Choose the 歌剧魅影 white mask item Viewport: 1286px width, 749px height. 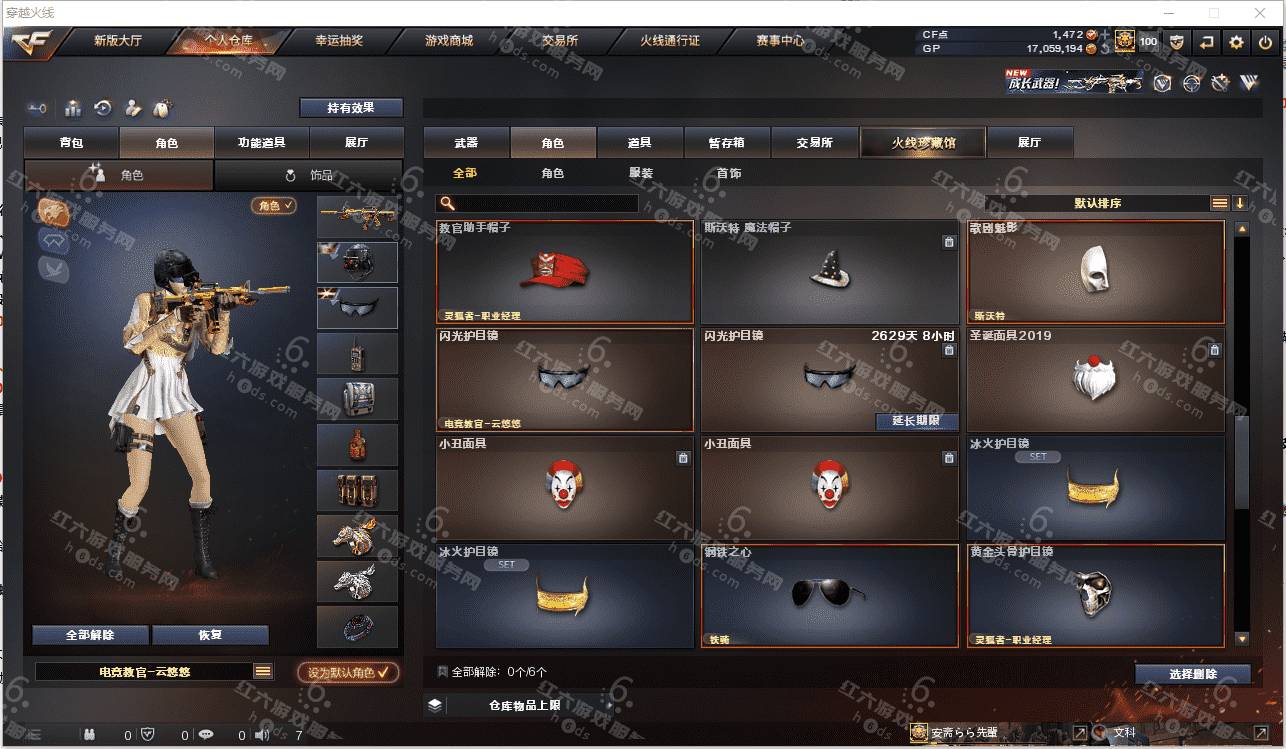pos(1095,271)
